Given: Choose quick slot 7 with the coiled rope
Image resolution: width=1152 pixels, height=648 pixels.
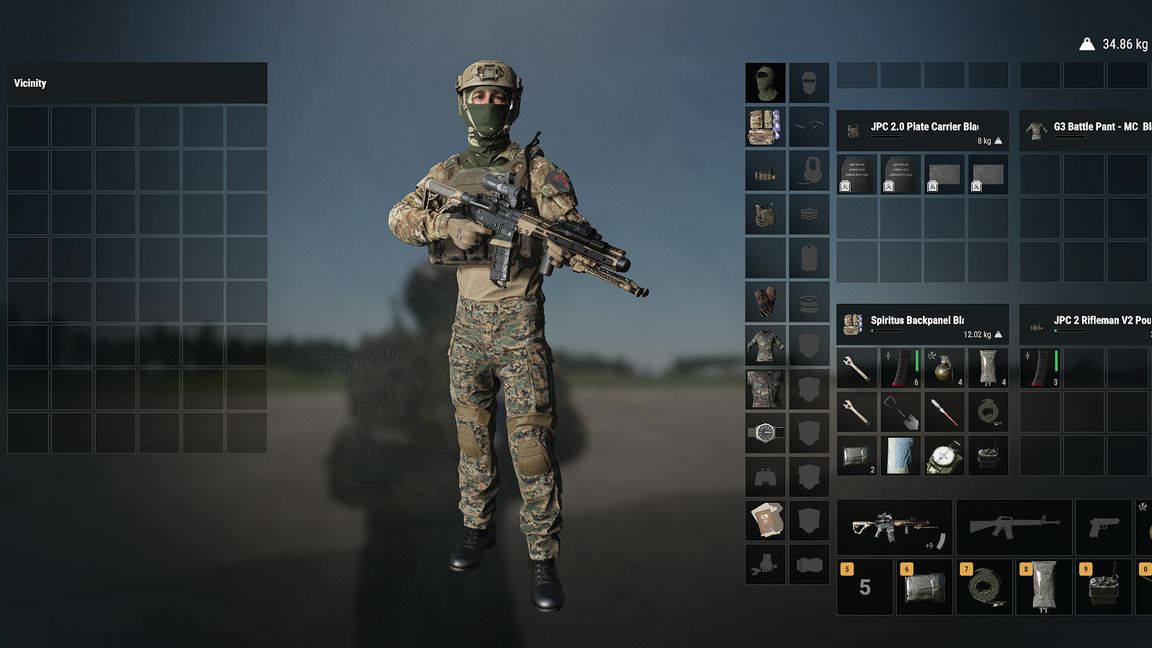Looking at the screenshot, I should coord(984,587).
